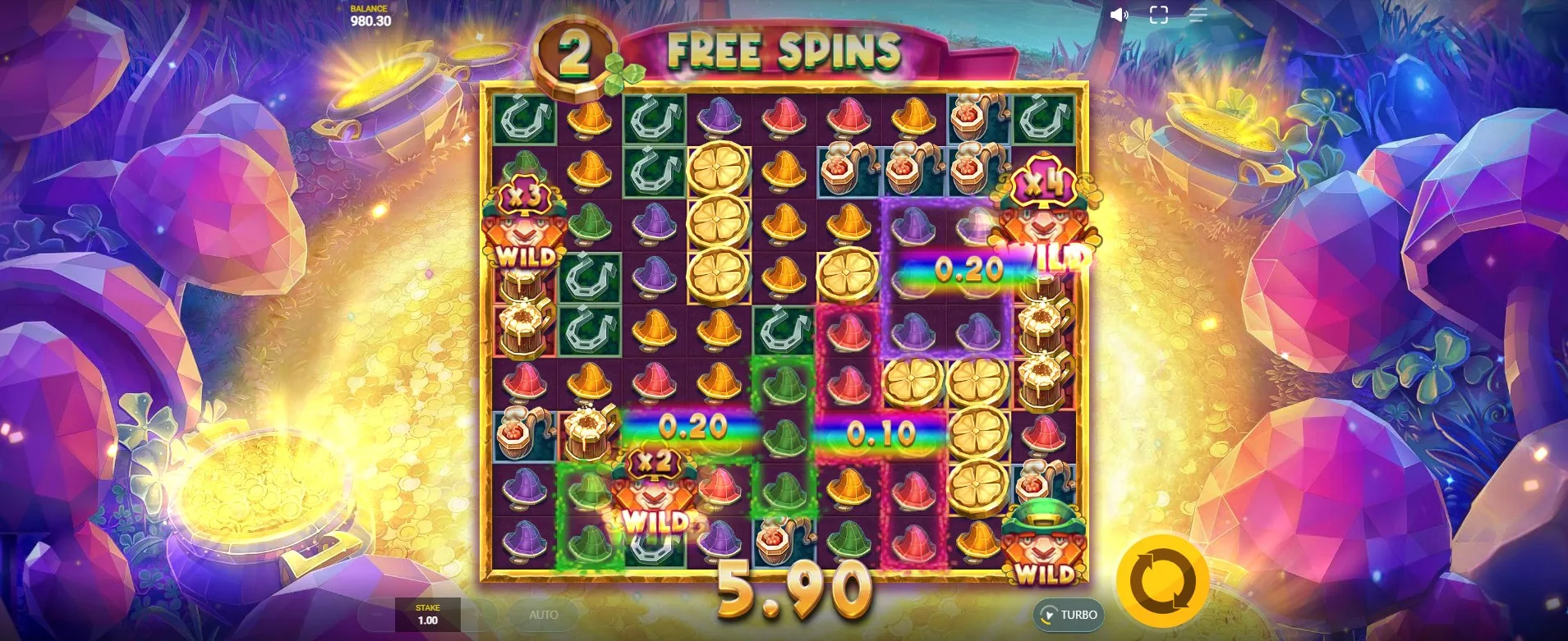Viewport: 1568px width, 641px height.
Task: Select the Stake amount display
Action: click(x=428, y=615)
